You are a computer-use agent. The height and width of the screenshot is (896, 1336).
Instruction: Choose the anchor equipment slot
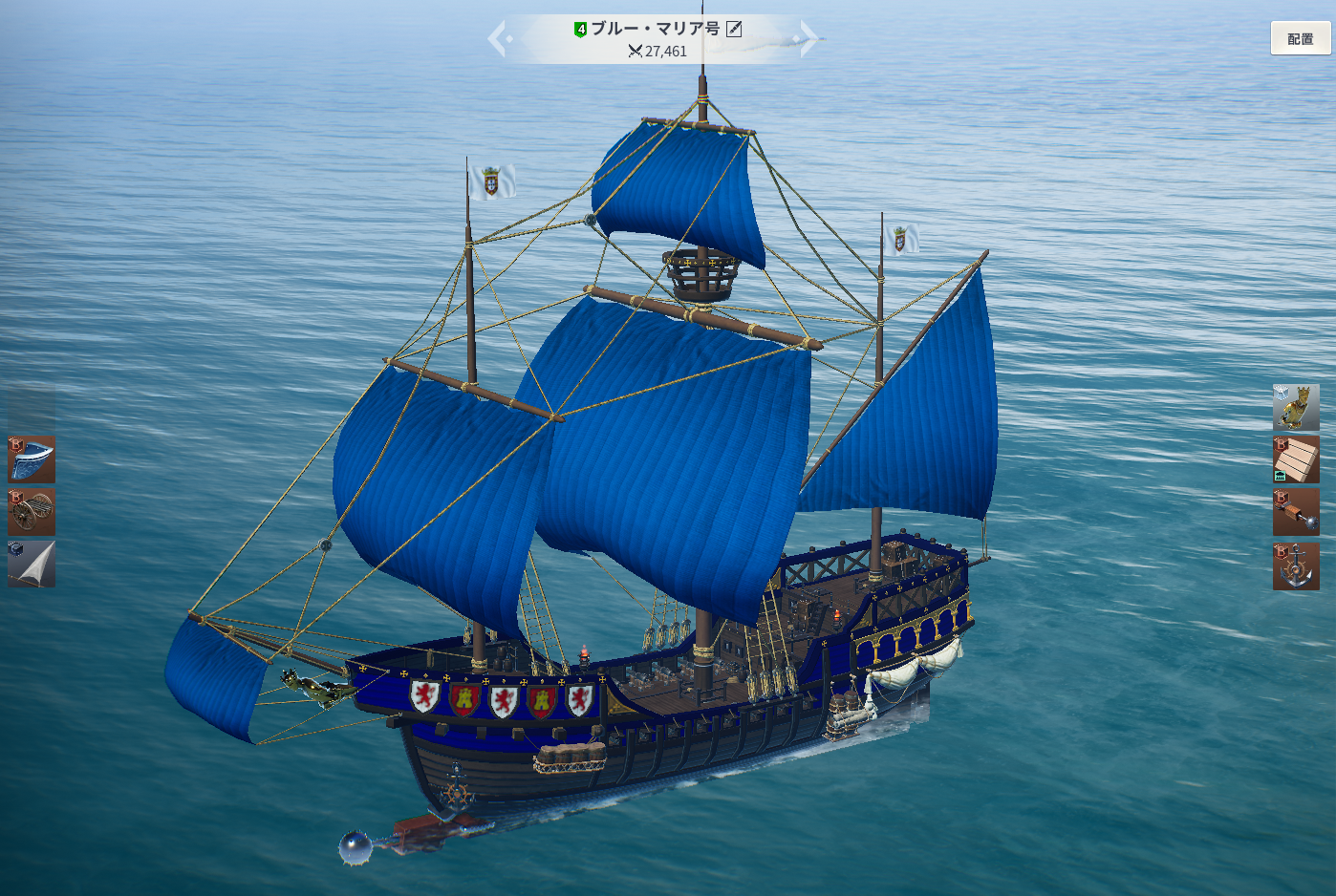point(1295,565)
